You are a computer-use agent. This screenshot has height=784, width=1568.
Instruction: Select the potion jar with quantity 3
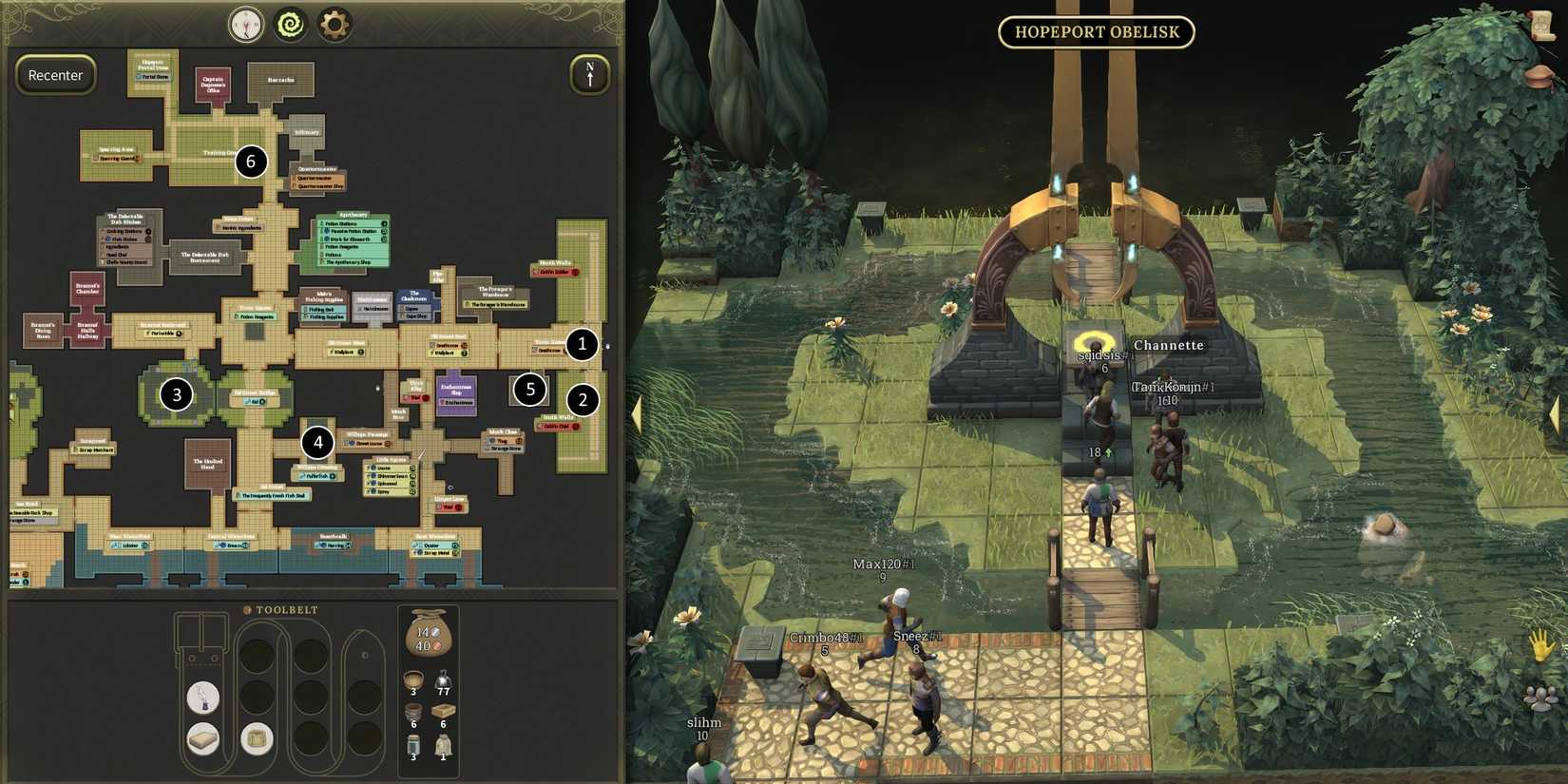413,743
